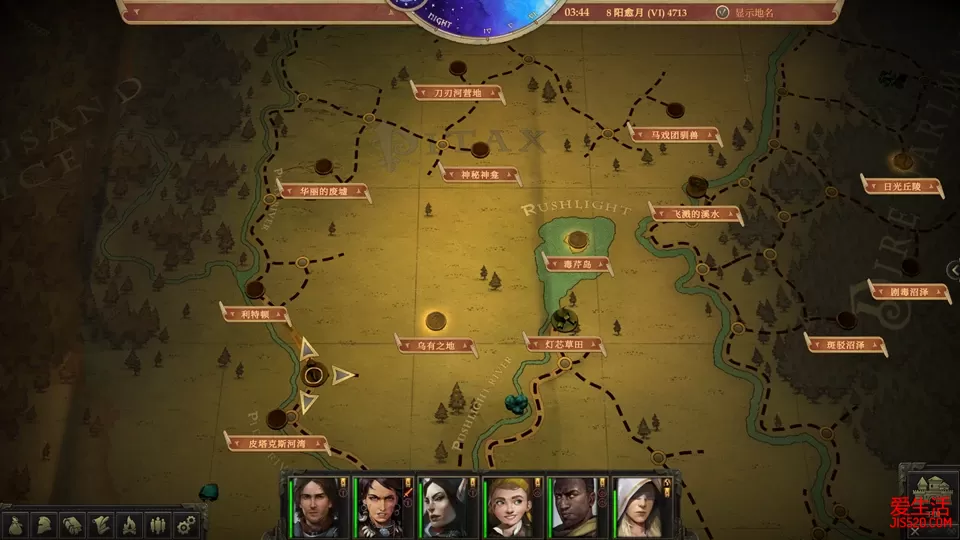Click the 日光丘陵 location label
The height and width of the screenshot is (540, 960).
[902, 186]
